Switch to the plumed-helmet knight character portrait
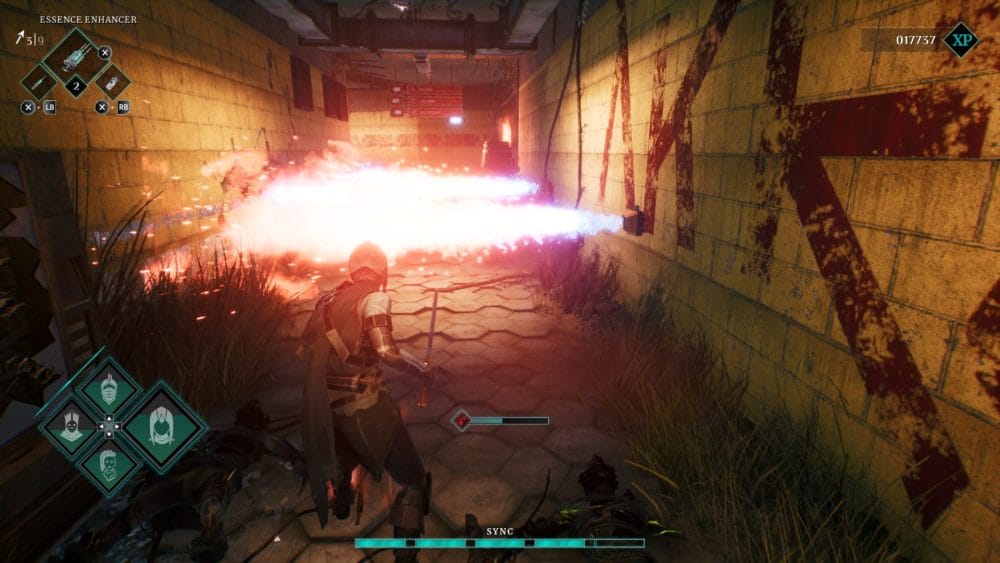Image resolution: width=1000 pixels, height=563 pixels. point(109,390)
